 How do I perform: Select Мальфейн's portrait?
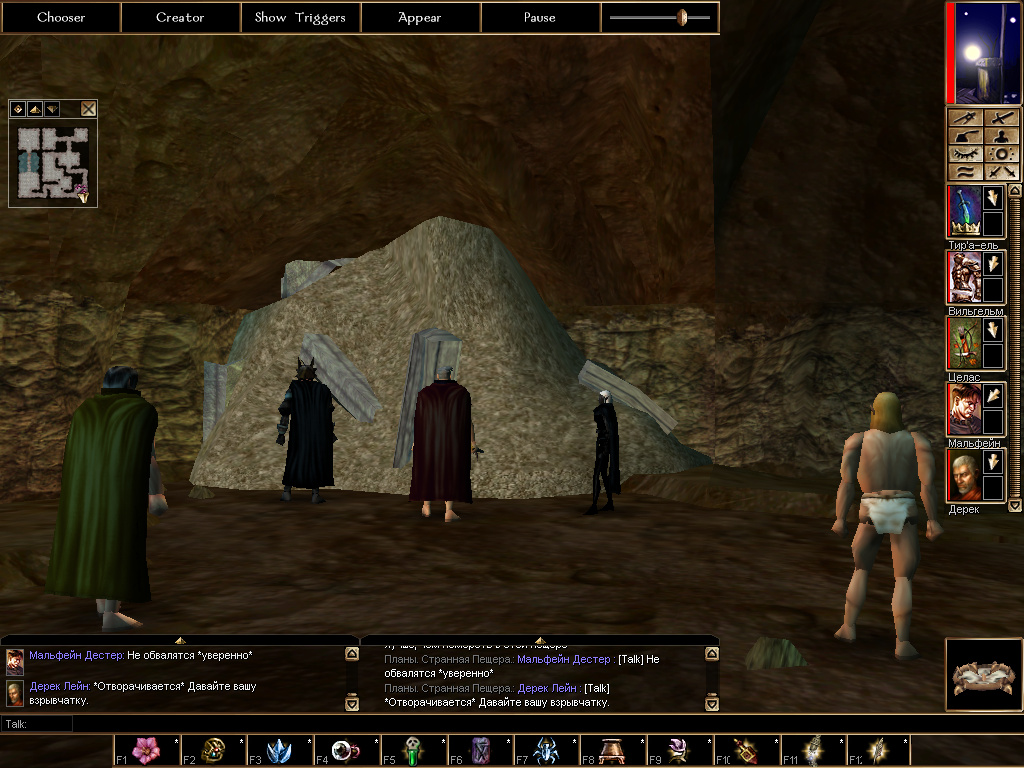click(964, 409)
